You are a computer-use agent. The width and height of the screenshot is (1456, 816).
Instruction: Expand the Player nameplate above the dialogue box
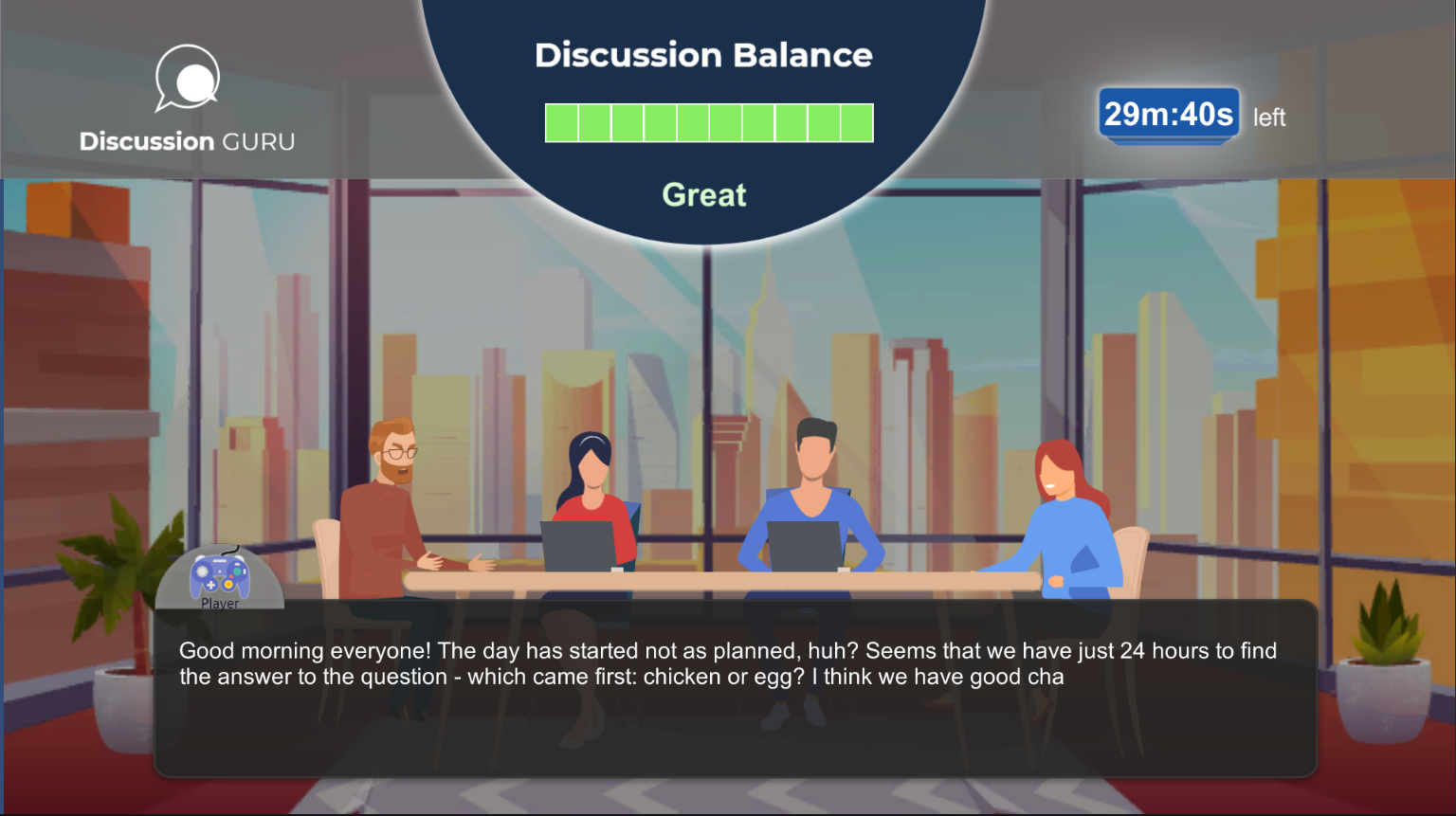[220, 602]
